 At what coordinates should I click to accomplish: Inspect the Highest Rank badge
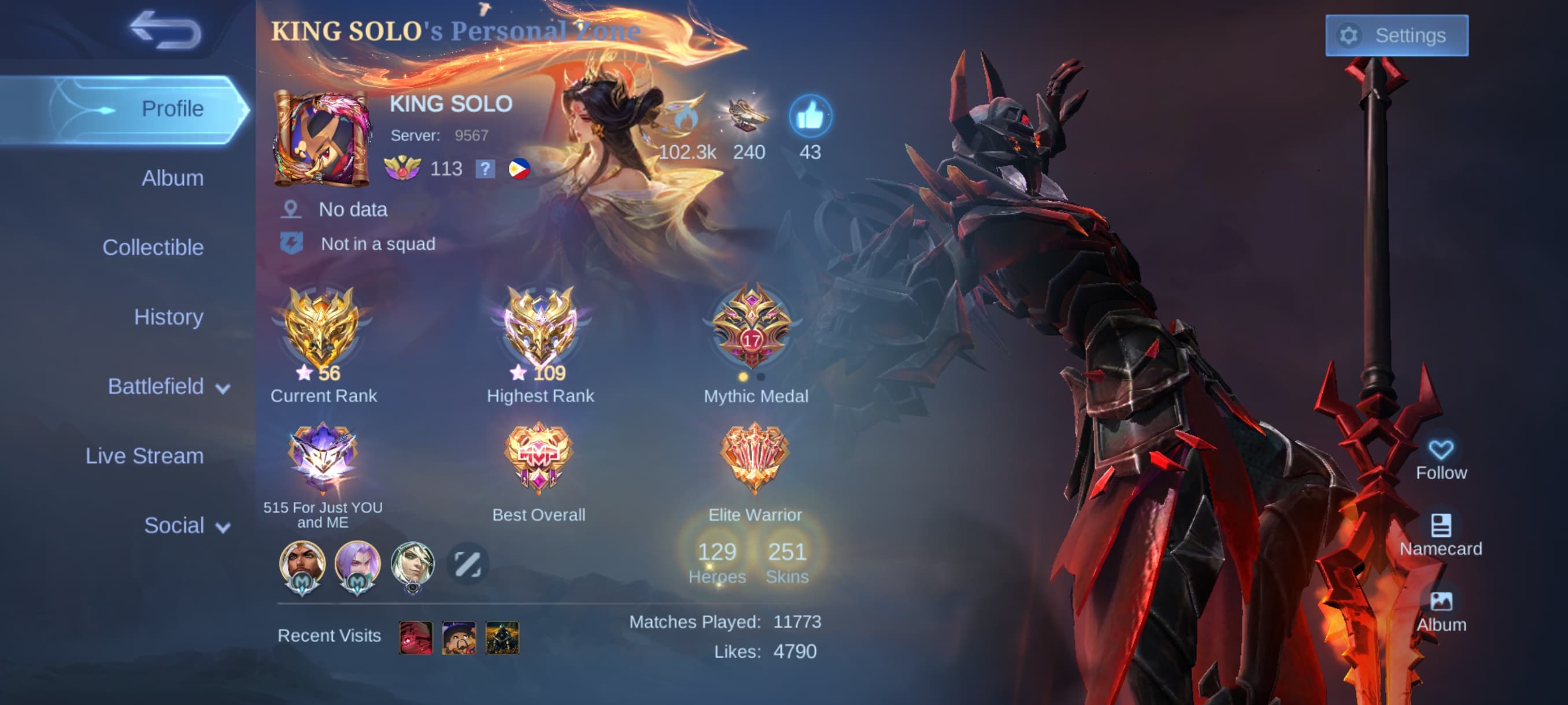click(x=539, y=329)
